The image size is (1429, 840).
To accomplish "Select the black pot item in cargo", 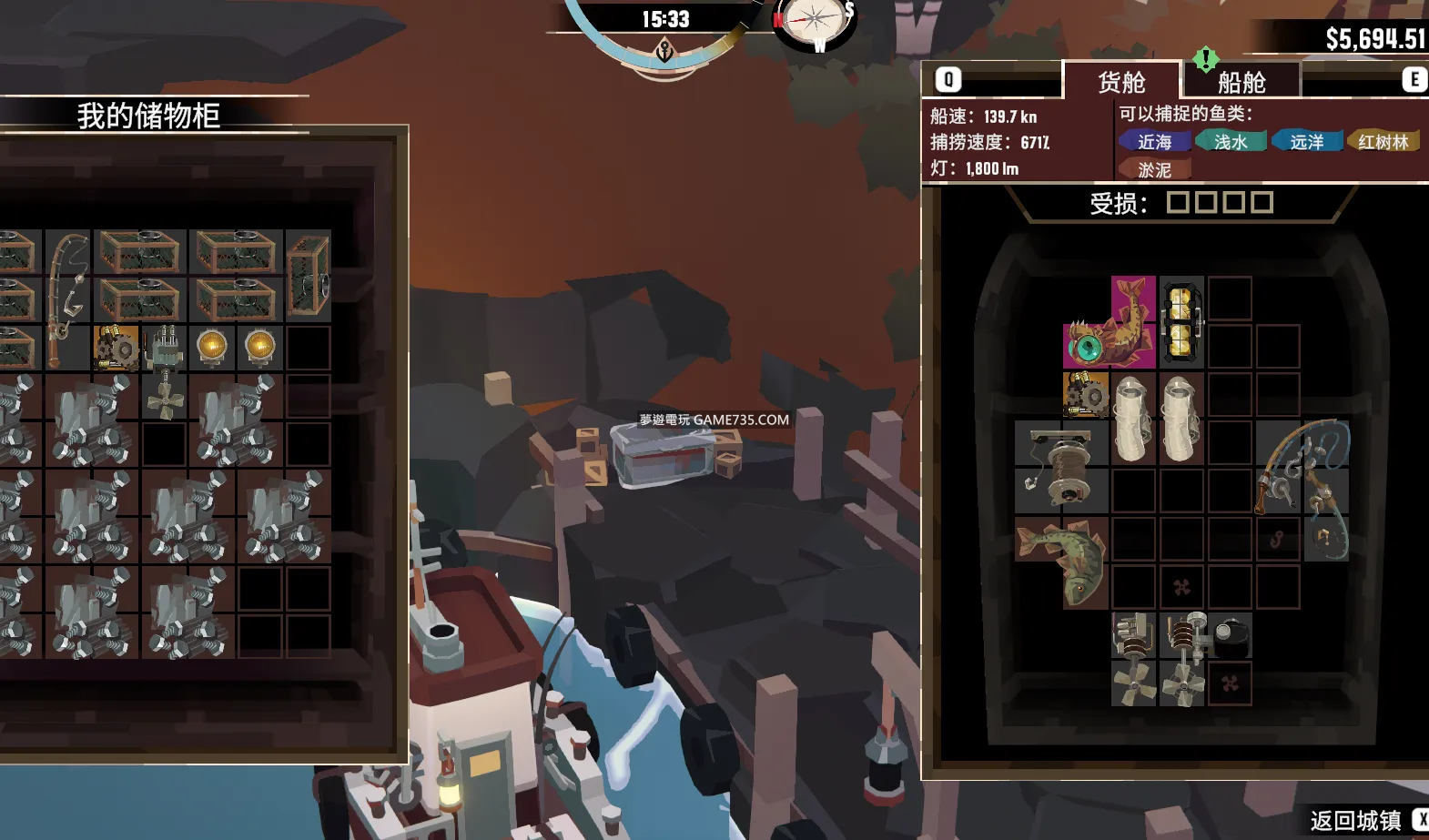I will click(1231, 636).
